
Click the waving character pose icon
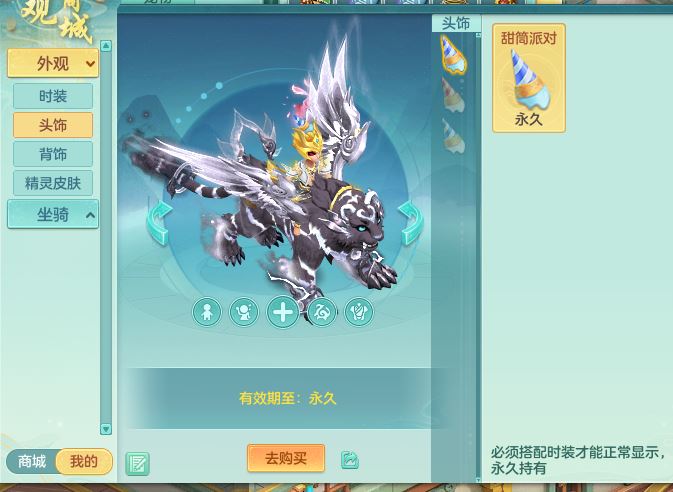pyautogui.click(x=244, y=312)
